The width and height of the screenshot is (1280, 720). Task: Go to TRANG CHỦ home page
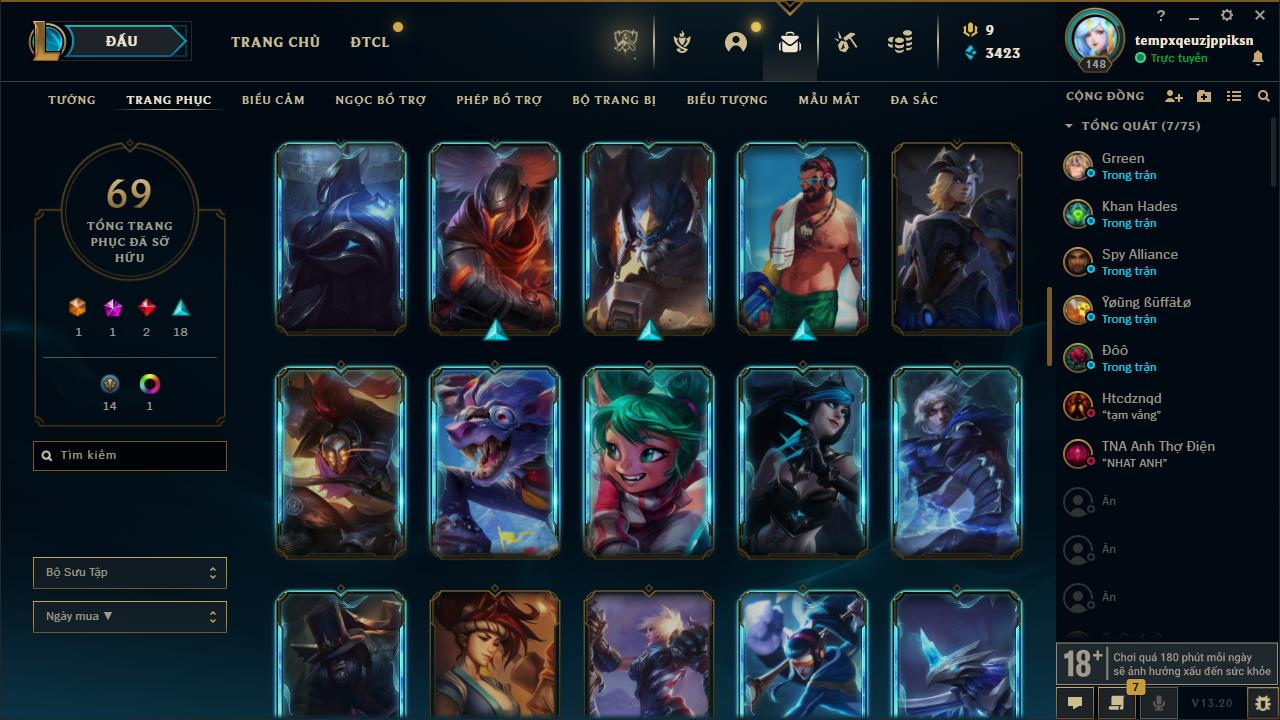pyautogui.click(x=275, y=42)
